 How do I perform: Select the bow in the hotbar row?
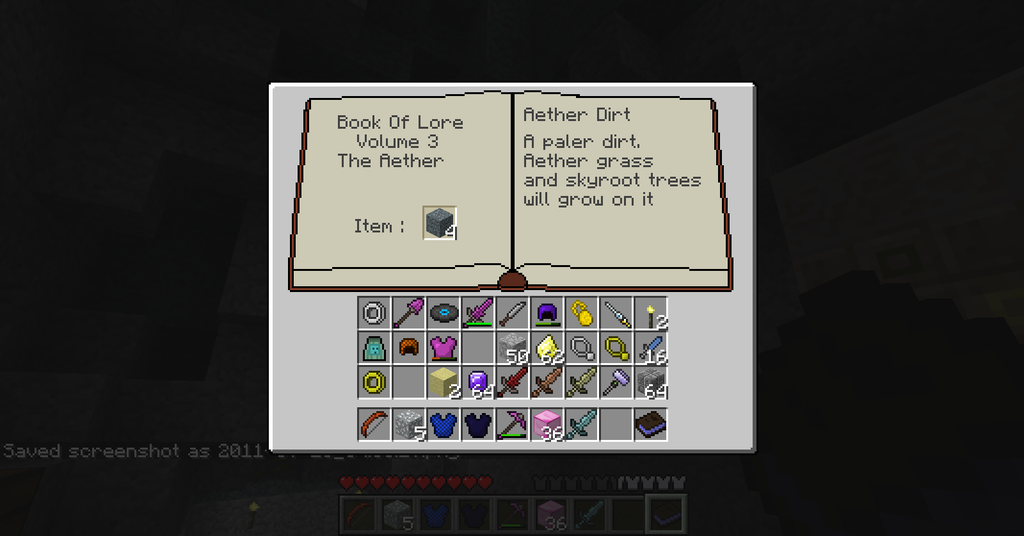click(x=374, y=424)
